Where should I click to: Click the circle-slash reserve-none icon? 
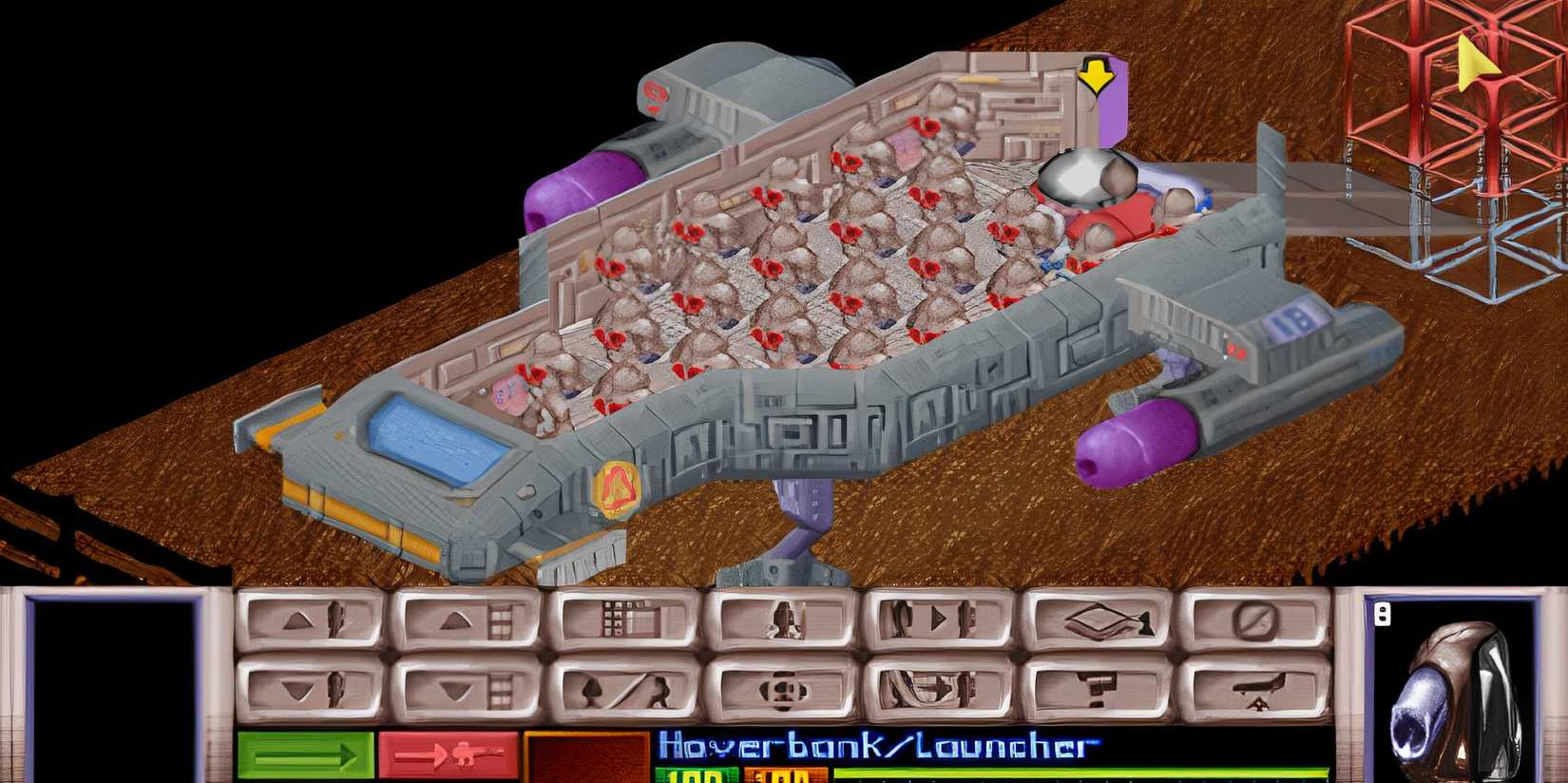coord(1256,624)
